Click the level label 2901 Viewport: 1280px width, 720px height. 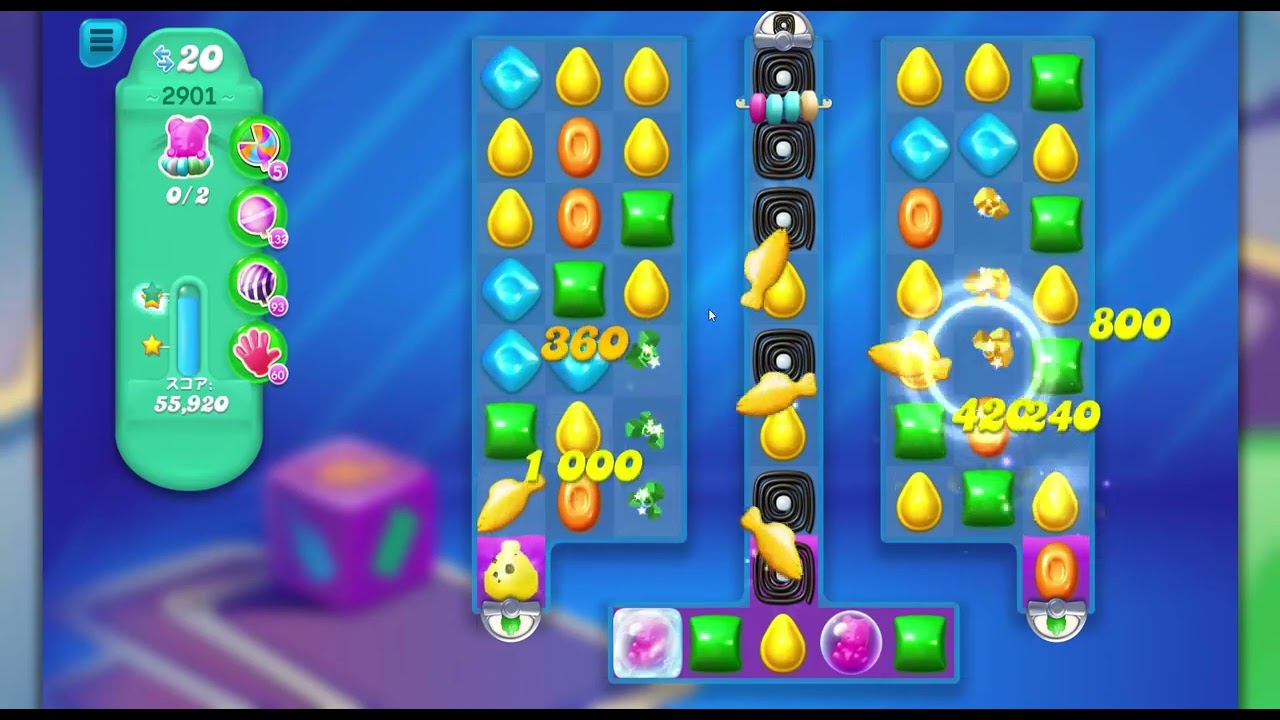point(188,95)
